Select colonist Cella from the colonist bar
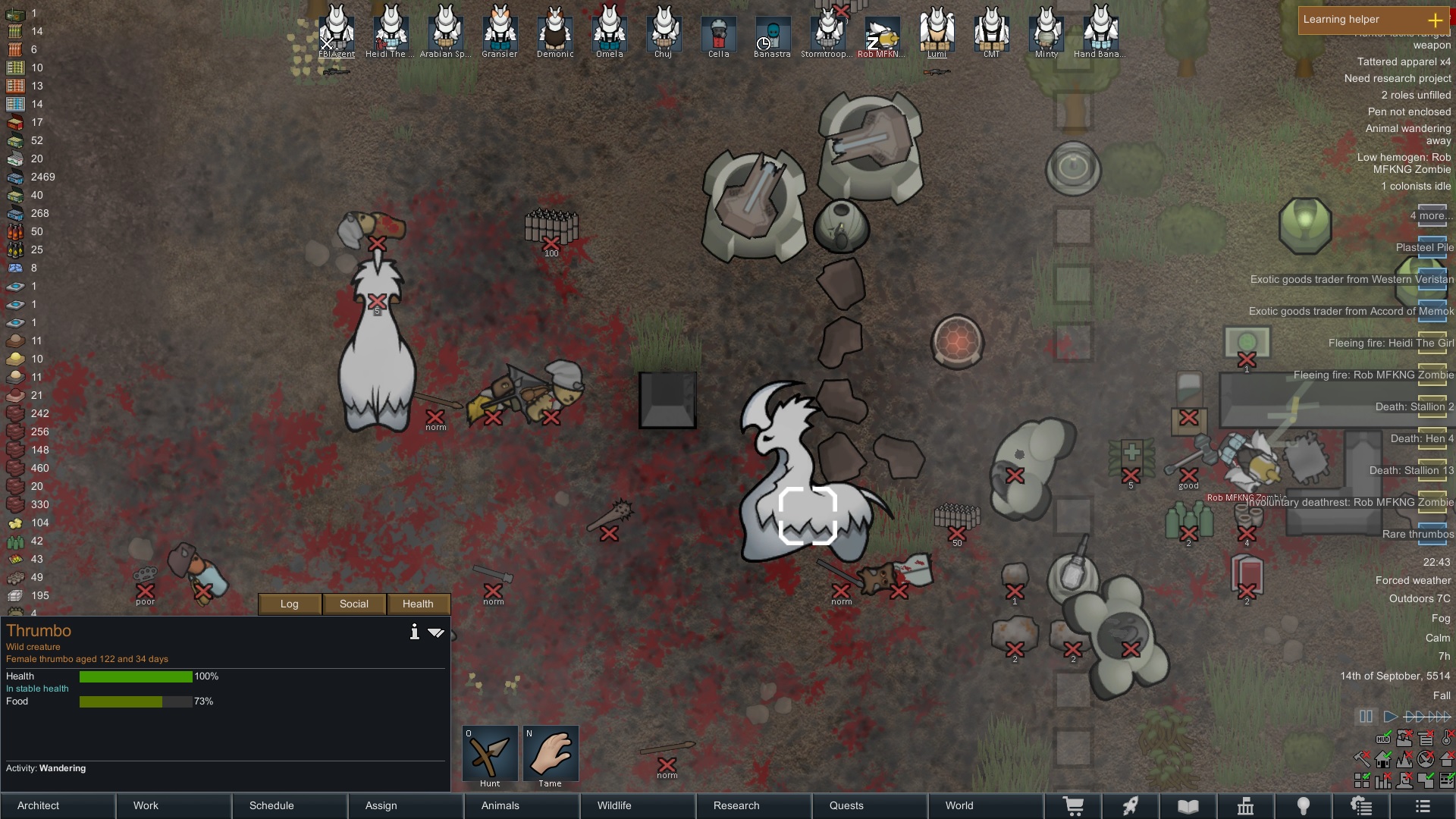1456x819 pixels. pyautogui.click(x=718, y=34)
